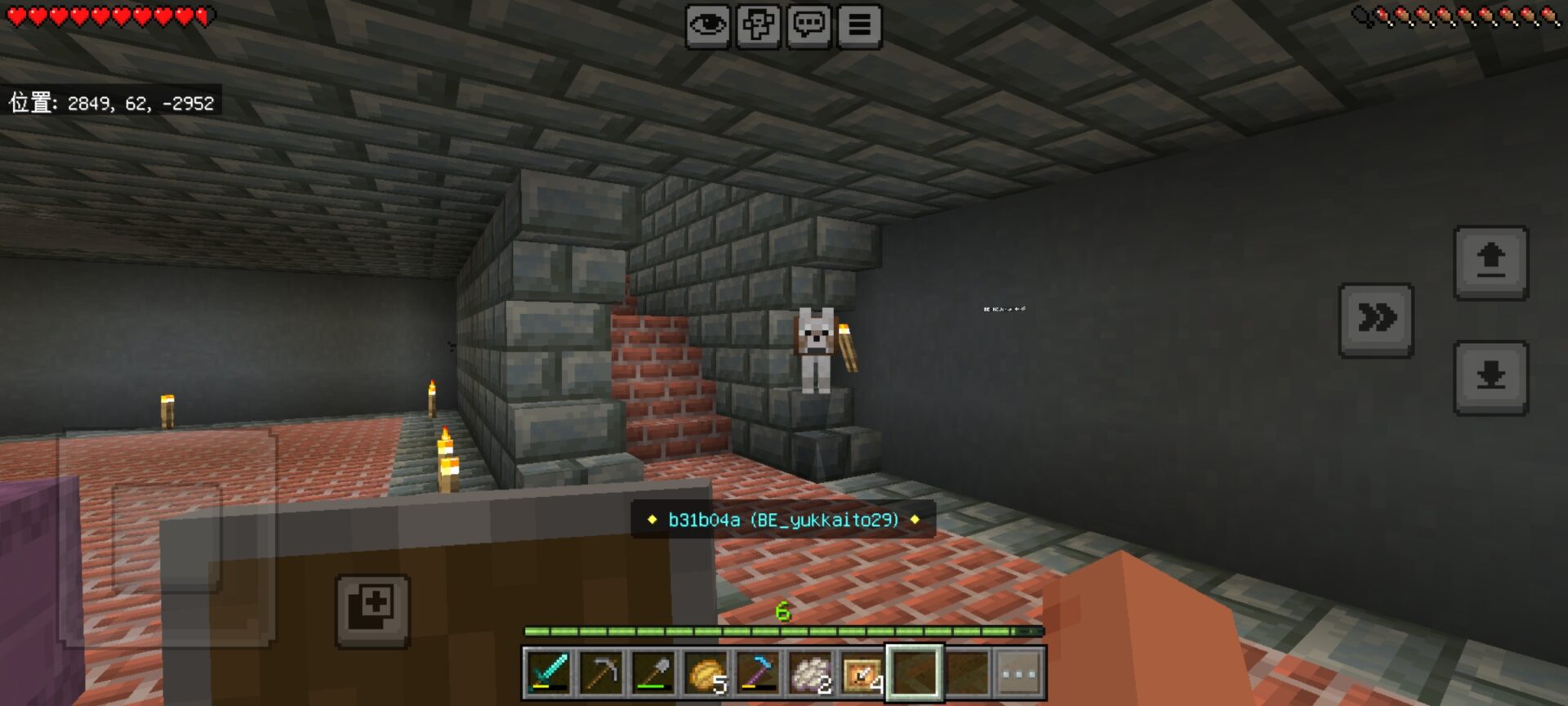Select the diamond sword hotbar slot

550,673
